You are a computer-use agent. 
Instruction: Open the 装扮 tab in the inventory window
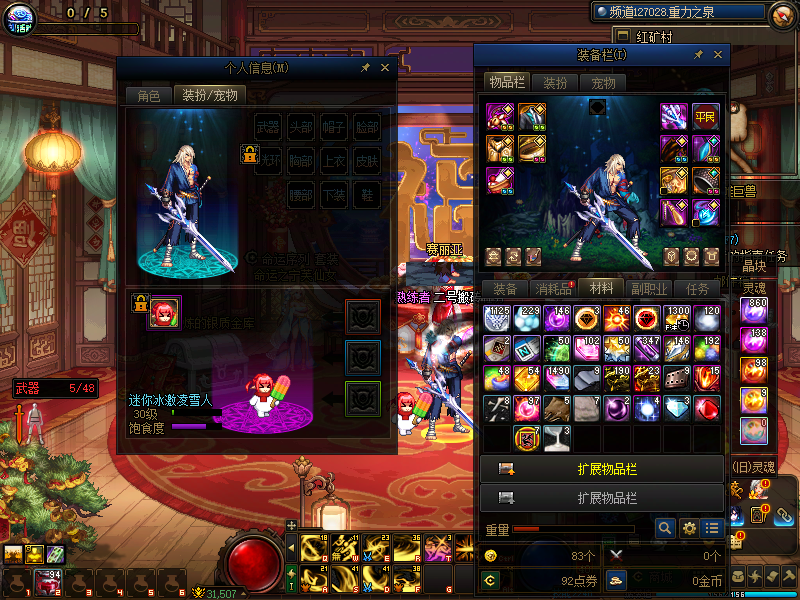[x=555, y=83]
